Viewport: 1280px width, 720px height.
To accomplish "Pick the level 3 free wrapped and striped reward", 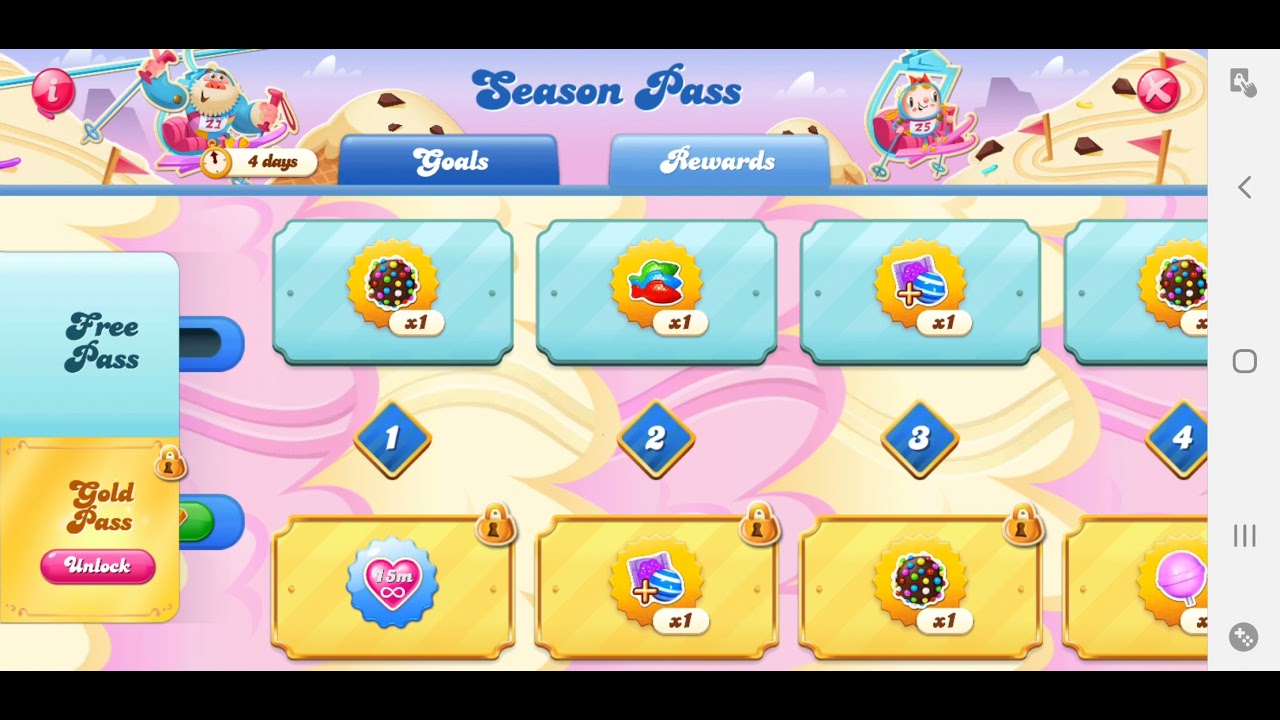I will pyautogui.click(x=920, y=291).
